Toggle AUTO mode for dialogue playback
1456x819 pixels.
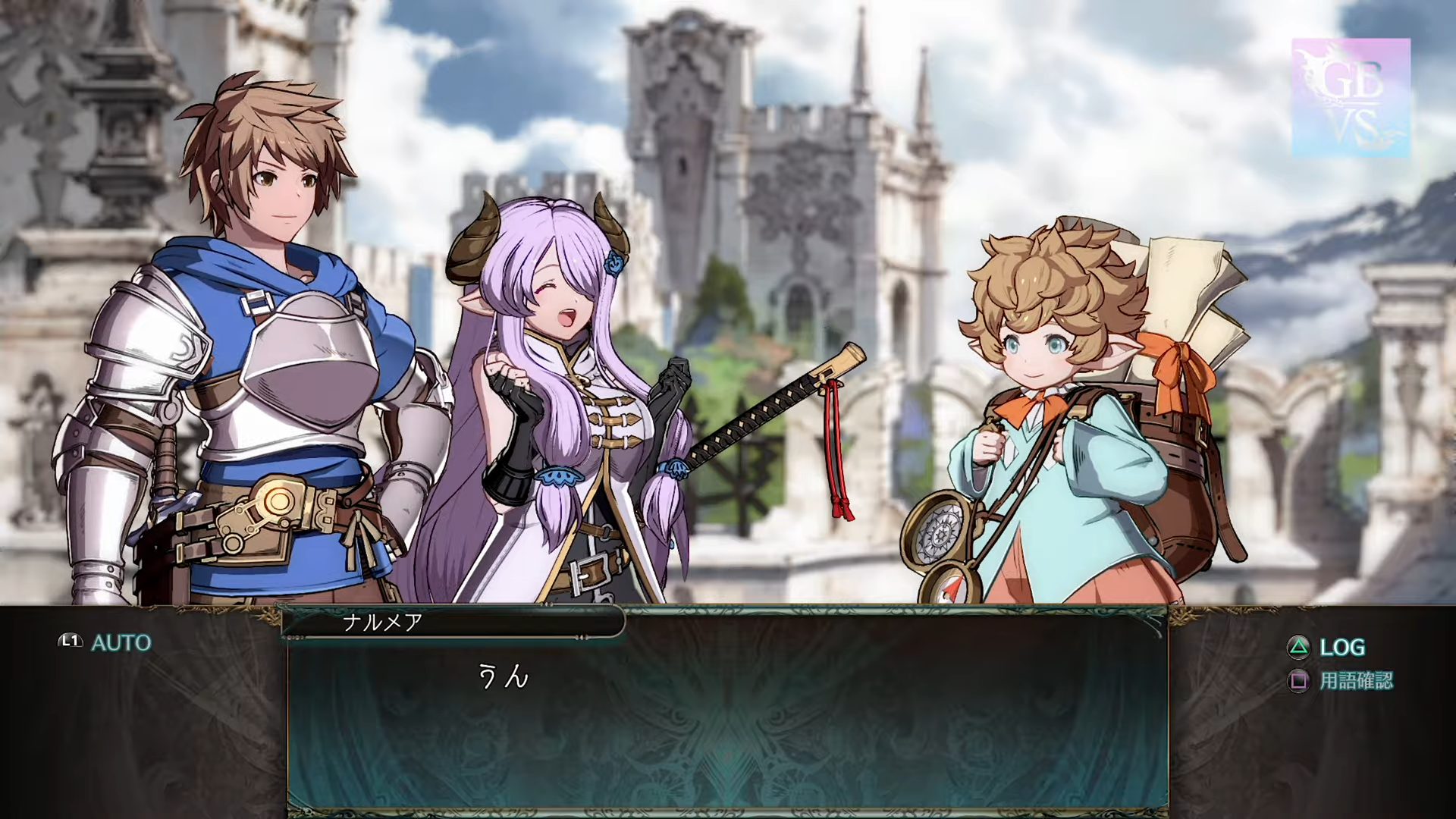(121, 643)
